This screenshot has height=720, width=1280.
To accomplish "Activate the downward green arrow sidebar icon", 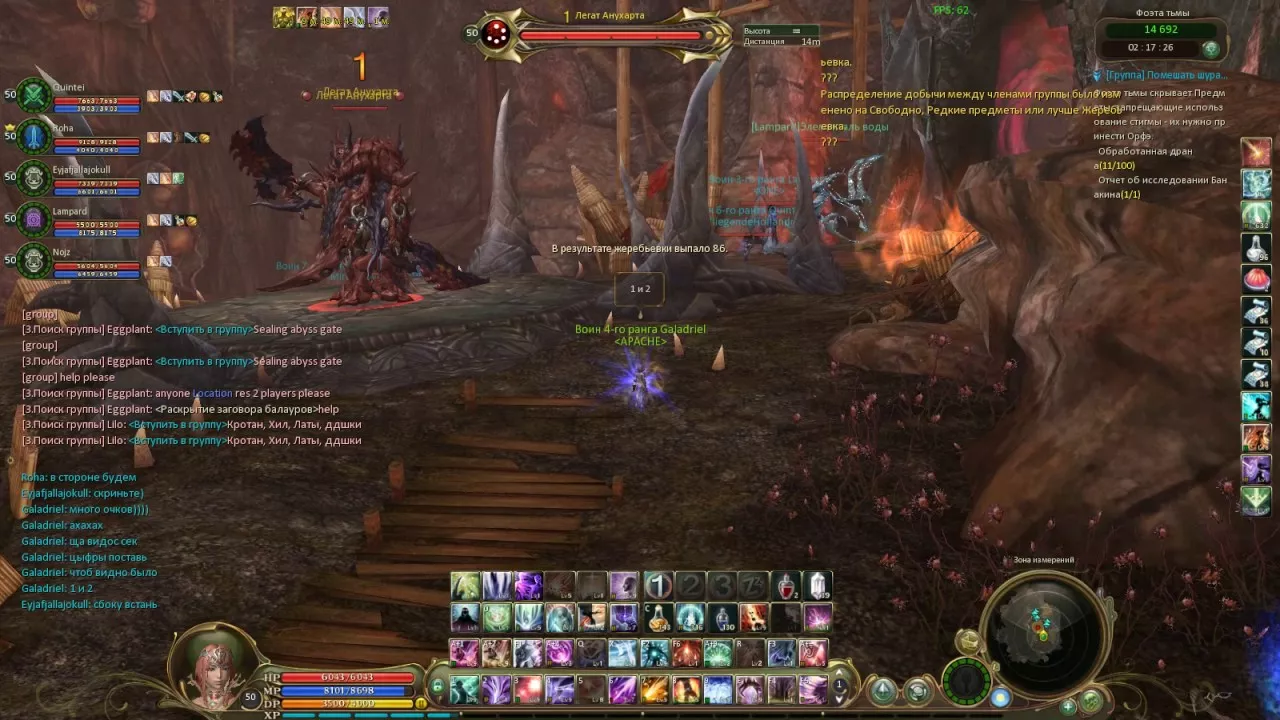I will [x=1256, y=499].
